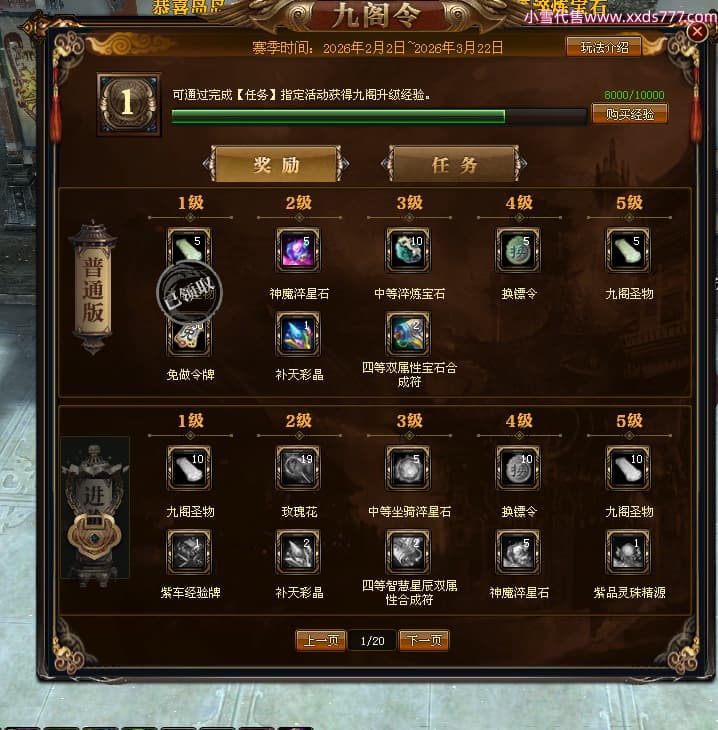The width and height of the screenshot is (718, 730).
Task: Select the 神魔淬星石 reward in 普通版 row
Action: click(x=298, y=250)
